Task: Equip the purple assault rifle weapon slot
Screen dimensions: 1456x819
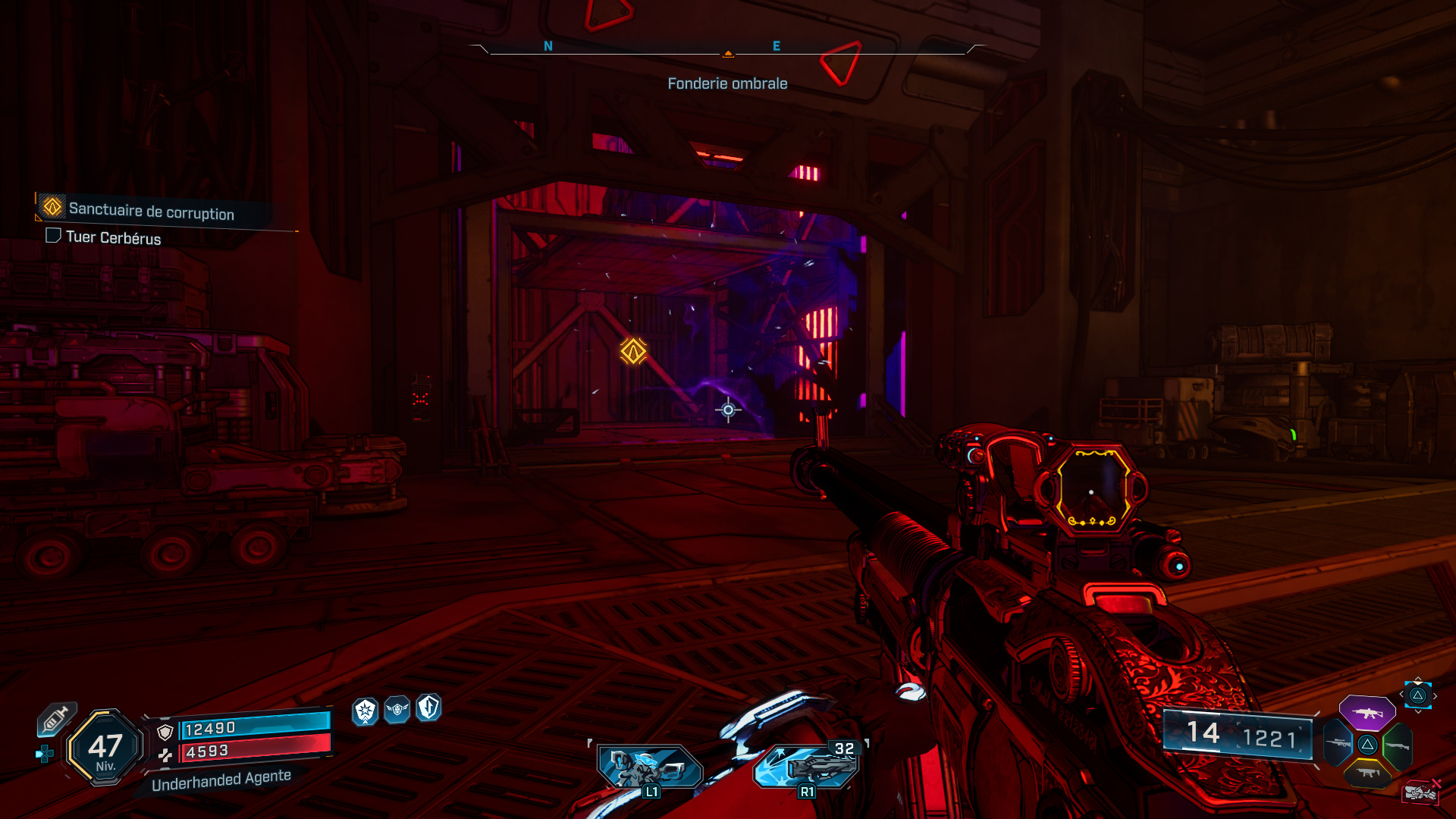Action: (1367, 713)
